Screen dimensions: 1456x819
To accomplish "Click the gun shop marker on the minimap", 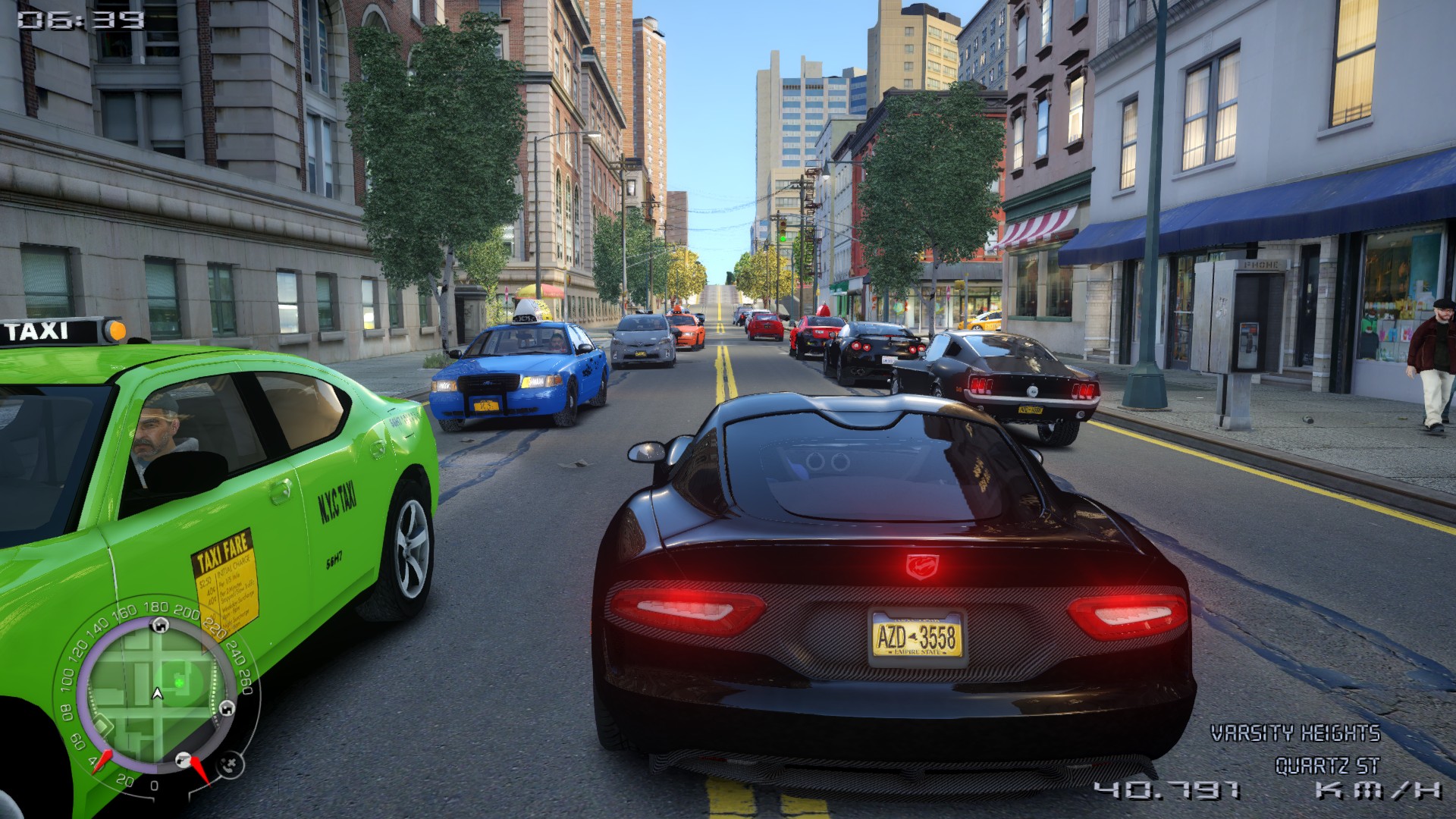I will tap(183, 759).
